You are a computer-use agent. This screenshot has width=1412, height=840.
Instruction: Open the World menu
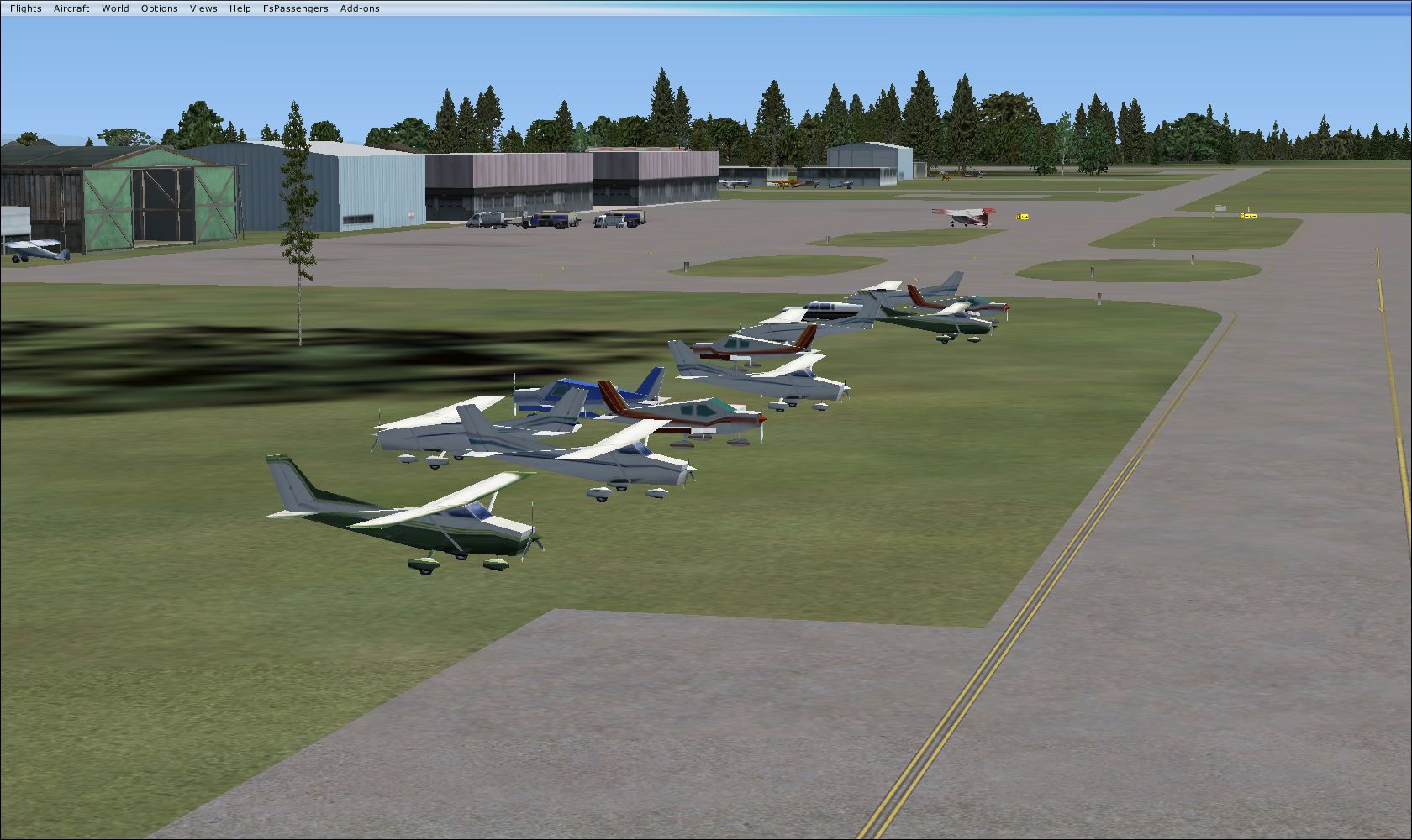(x=115, y=8)
